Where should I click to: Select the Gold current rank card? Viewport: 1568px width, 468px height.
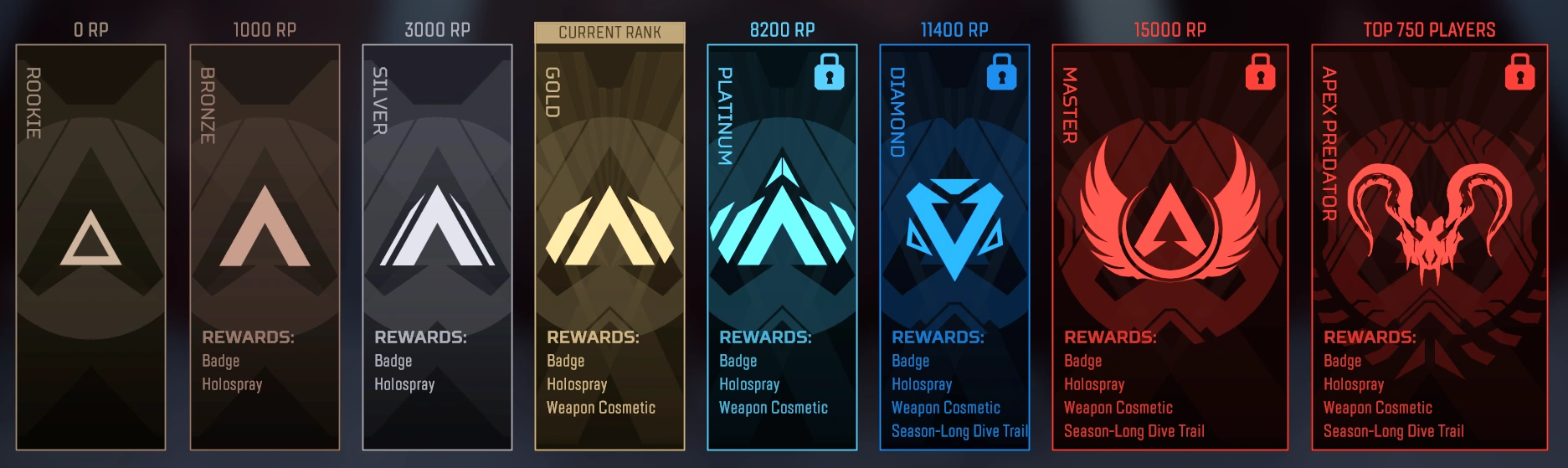609,247
